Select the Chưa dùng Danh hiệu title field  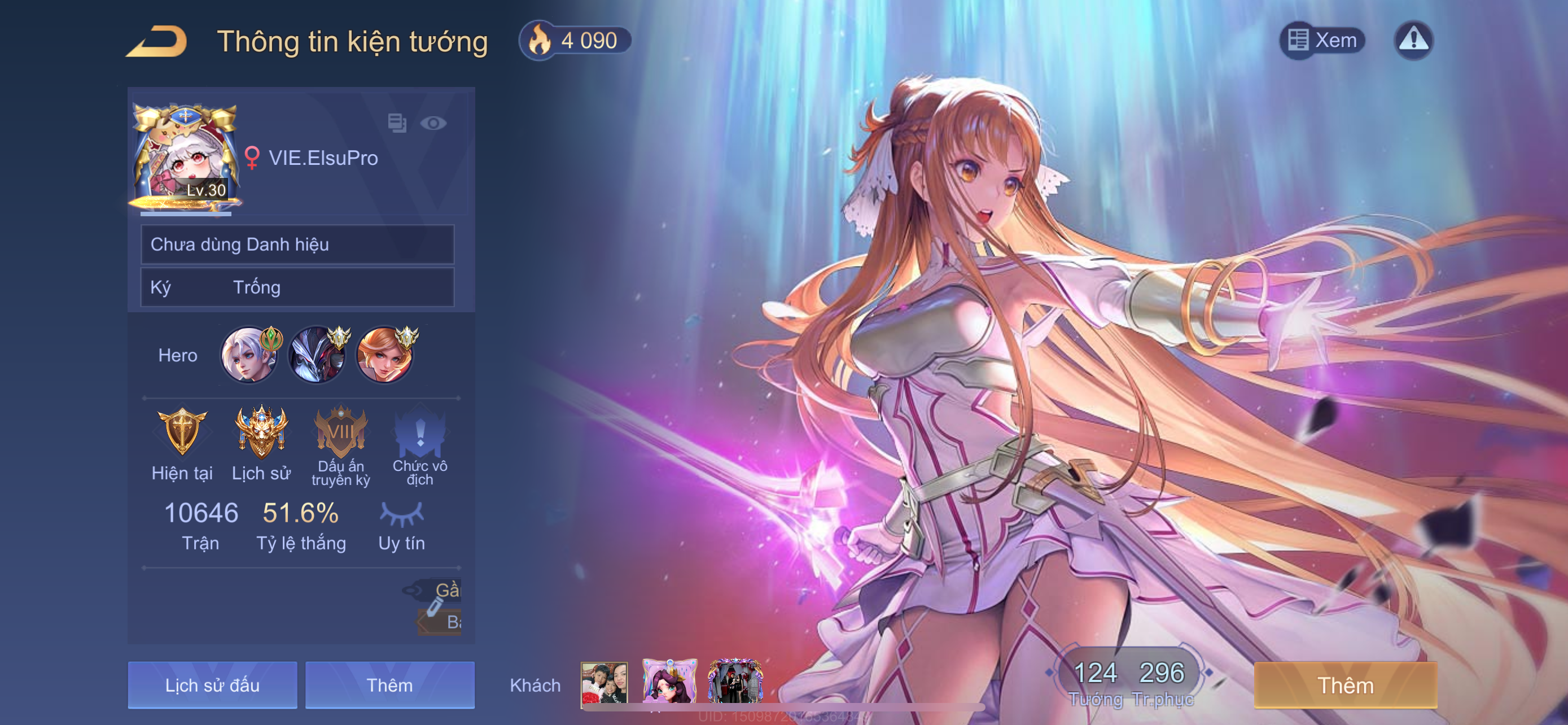point(297,244)
